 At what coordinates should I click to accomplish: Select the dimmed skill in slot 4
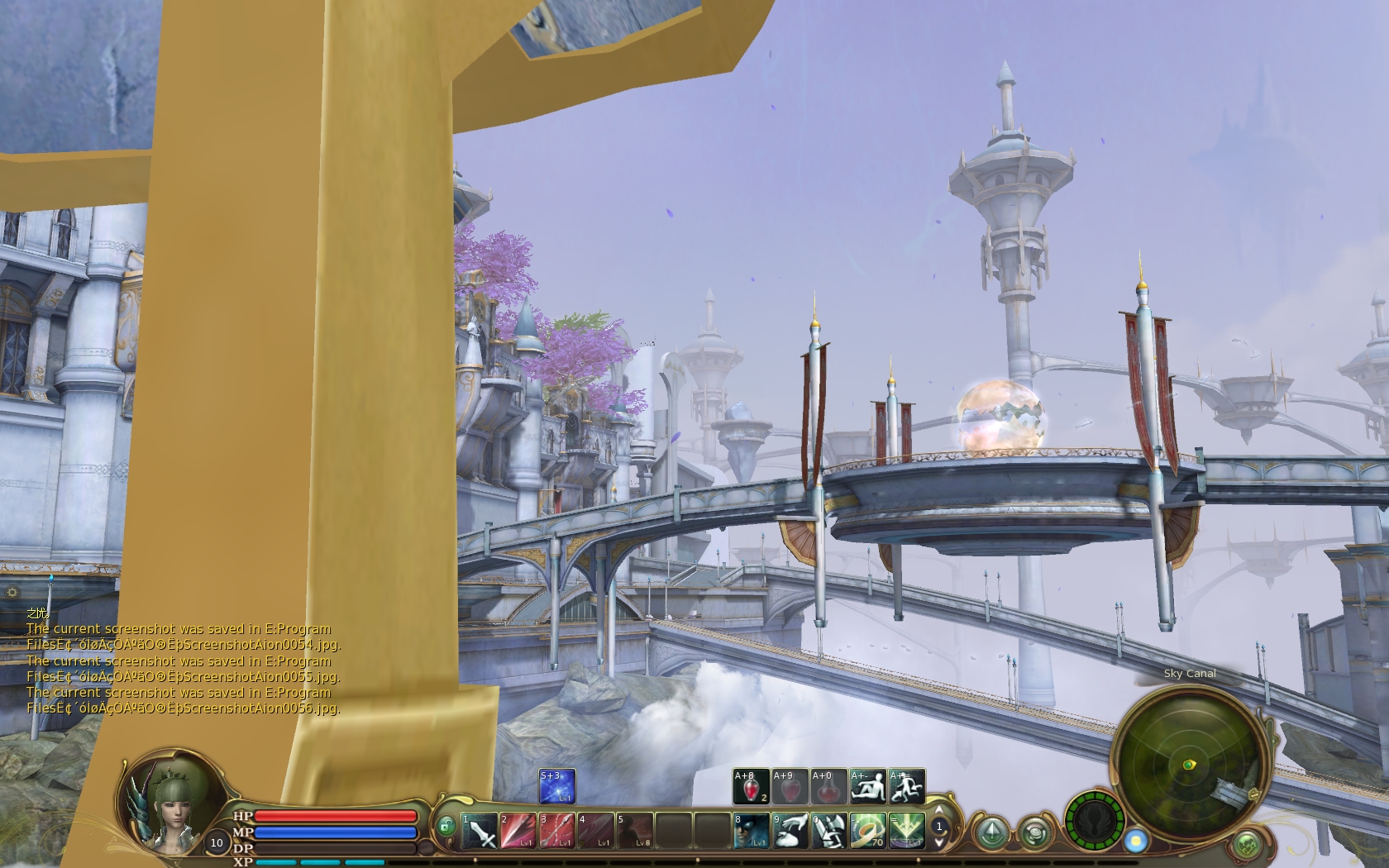tap(595, 831)
